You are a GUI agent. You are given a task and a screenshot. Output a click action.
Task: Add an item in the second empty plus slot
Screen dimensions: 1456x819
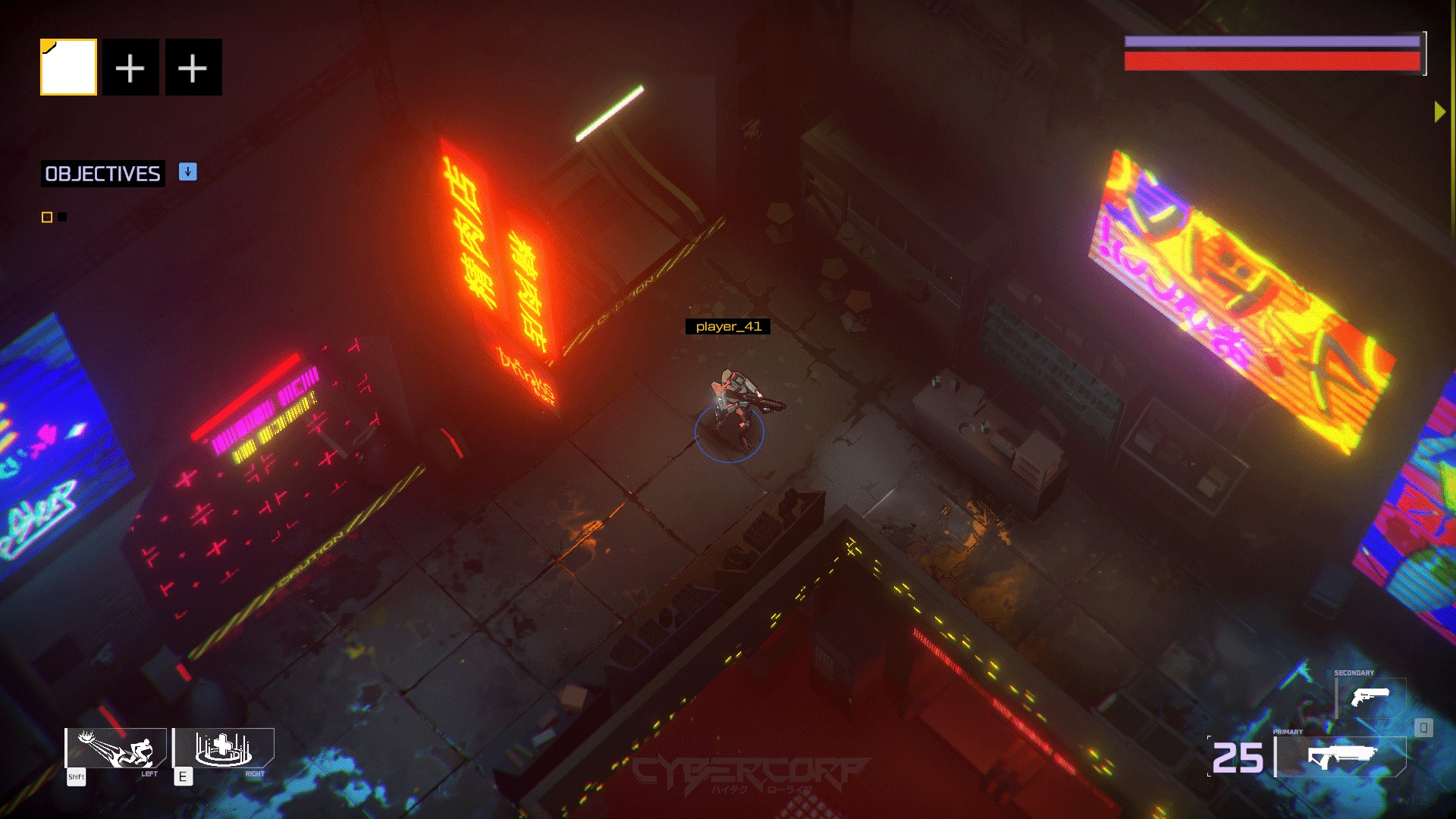[x=130, y=67]
